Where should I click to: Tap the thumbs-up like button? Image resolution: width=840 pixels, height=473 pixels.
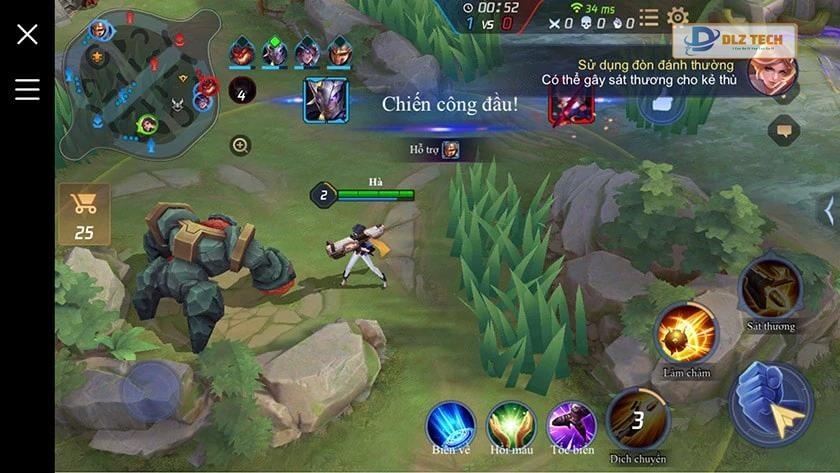tap(661, 102)
